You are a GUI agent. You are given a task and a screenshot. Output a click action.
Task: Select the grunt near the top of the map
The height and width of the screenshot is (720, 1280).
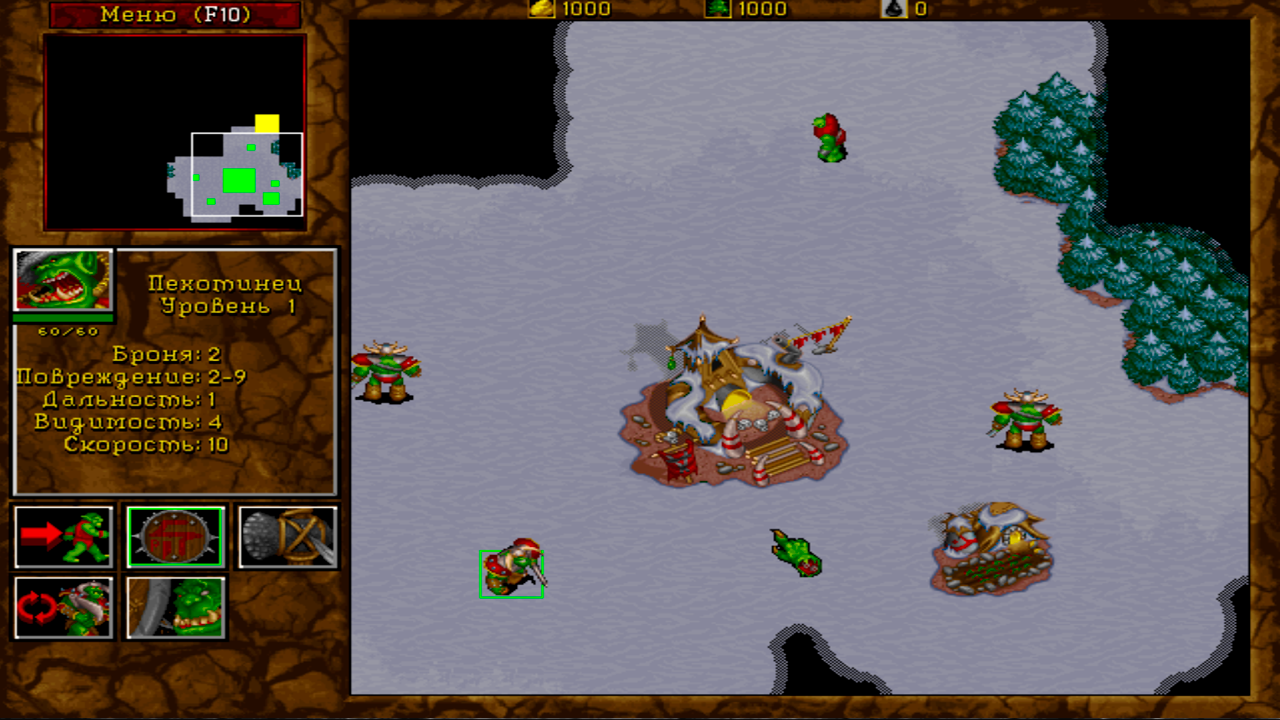828,135
